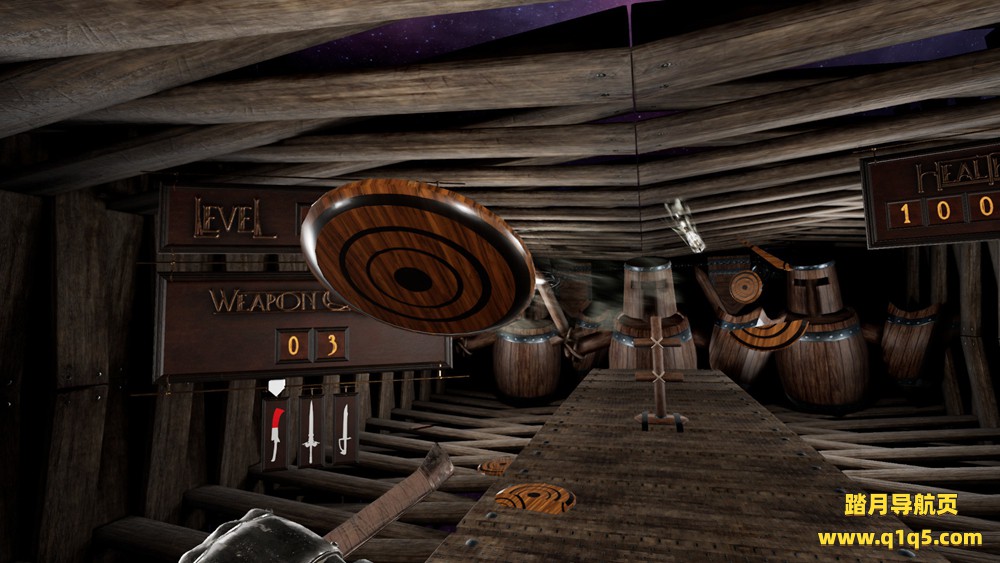The height and width of the screenshot is (563, 1000).
Task: Pick the cutlass saber weapon icon
Action: [x=345, y=431]
